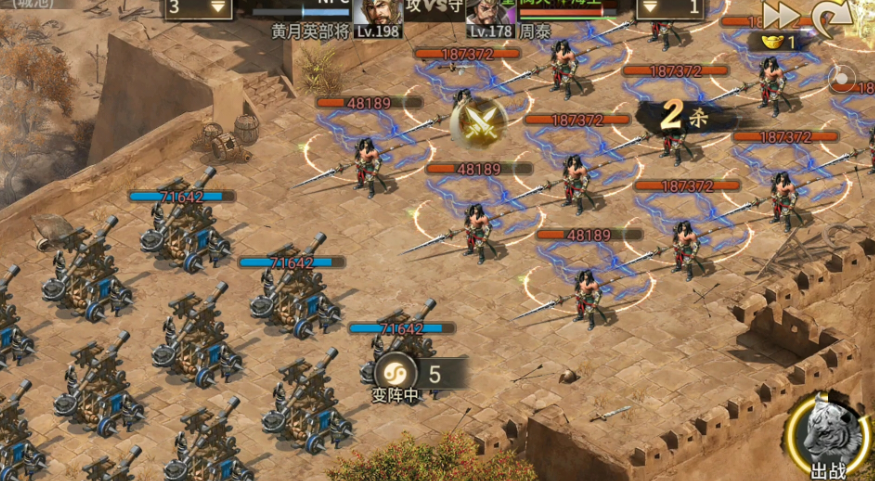Open defender 周泰's portrait Lv.178
This screenshot has height=481, width=875.
[490, 14]
